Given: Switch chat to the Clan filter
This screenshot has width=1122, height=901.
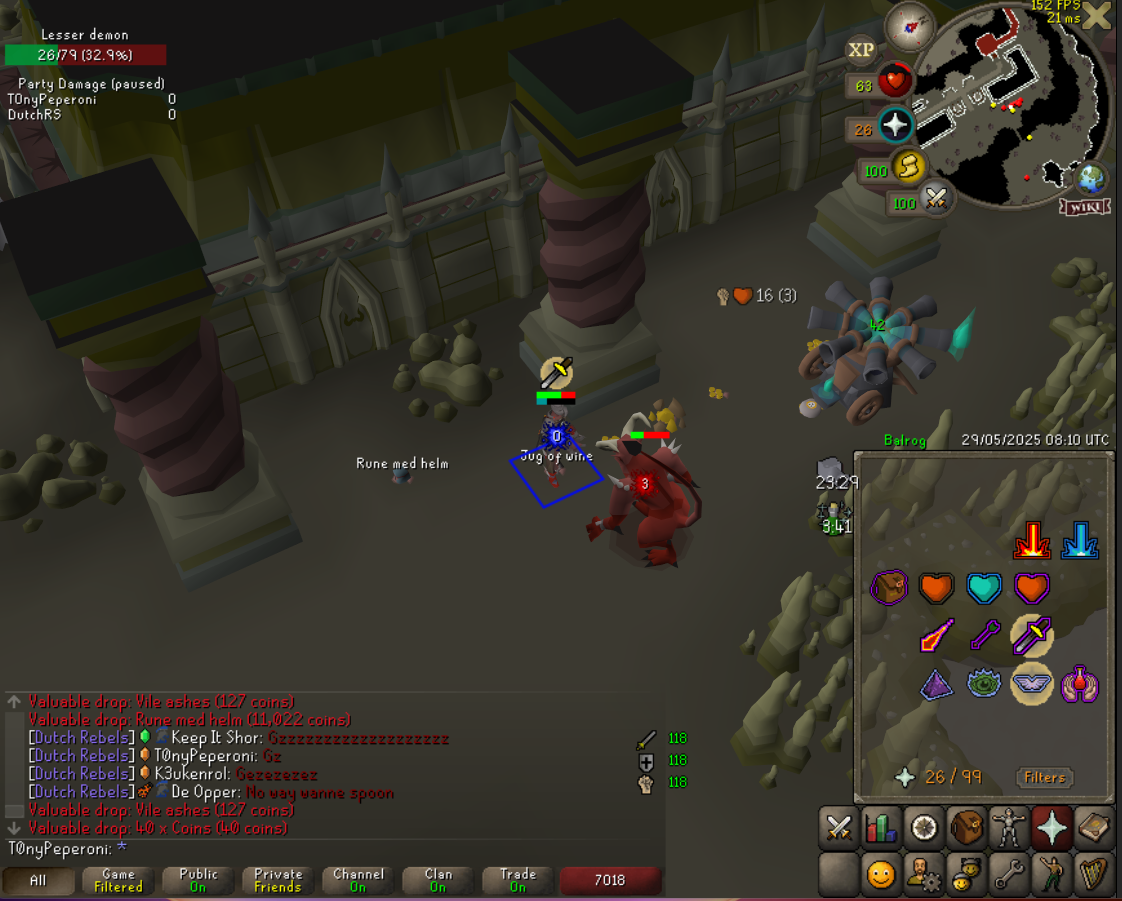Looking at the screenshot, I should click(x=438, y=880).
